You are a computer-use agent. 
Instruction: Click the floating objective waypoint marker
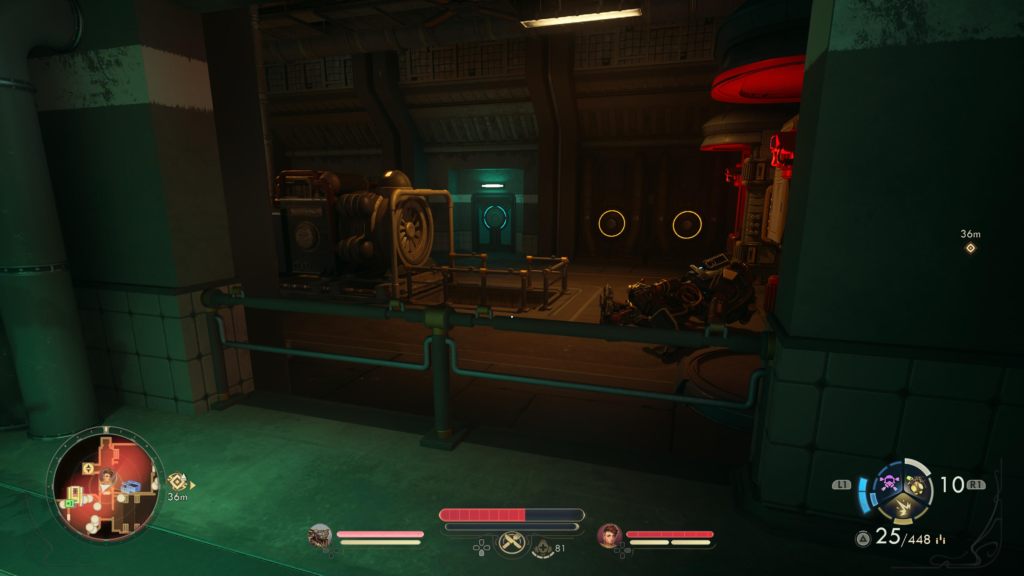(970, 247)
